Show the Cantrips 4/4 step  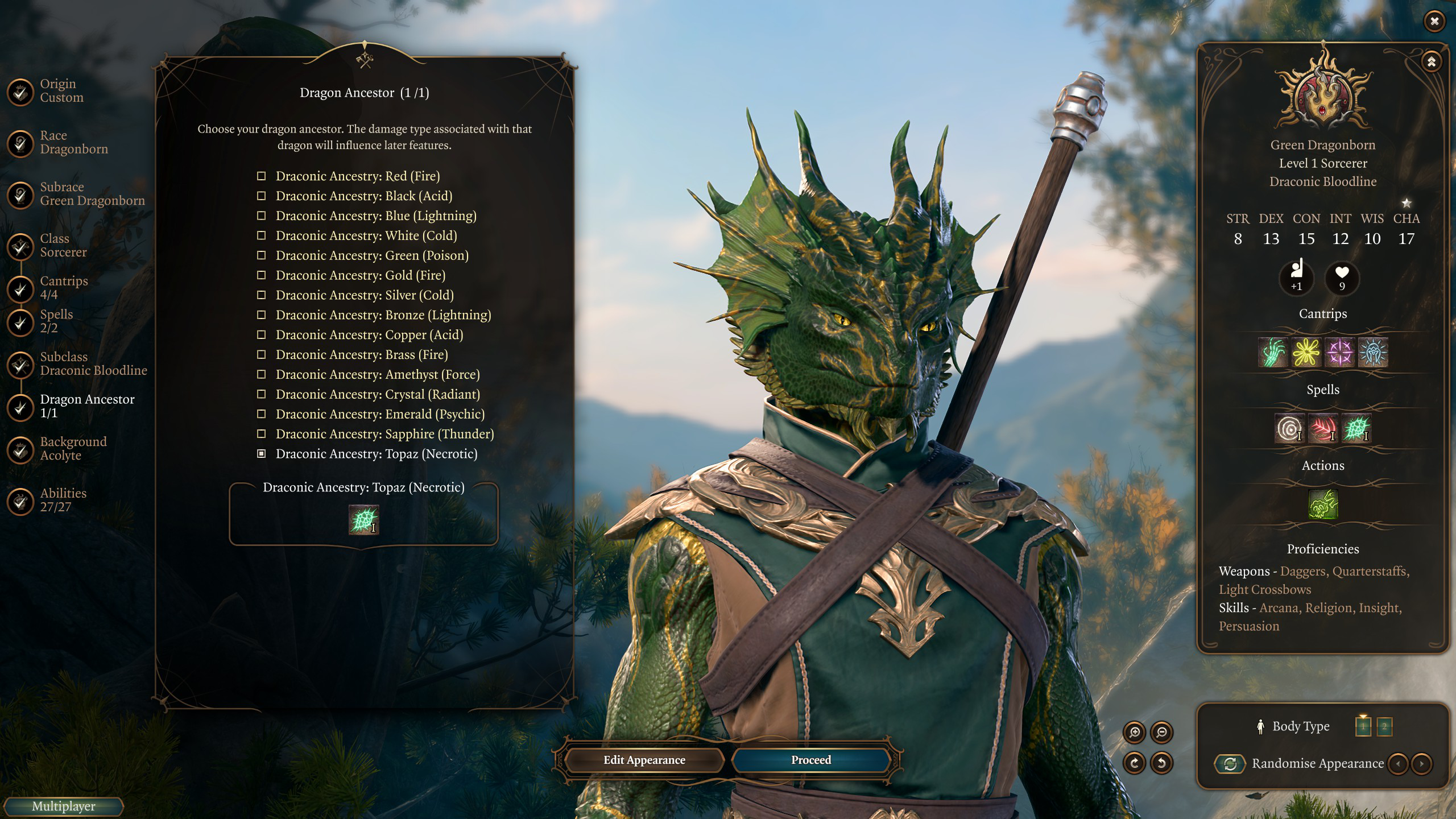(x=64, y=288)
